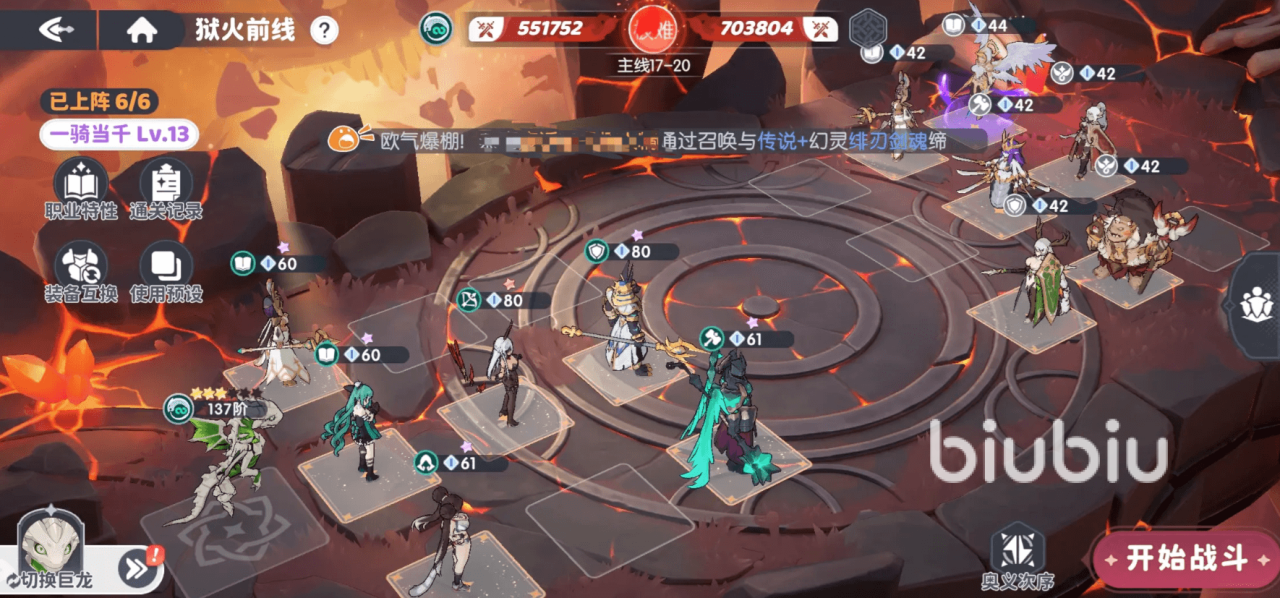Start the battle with 开始战斗

(1187, 558)
